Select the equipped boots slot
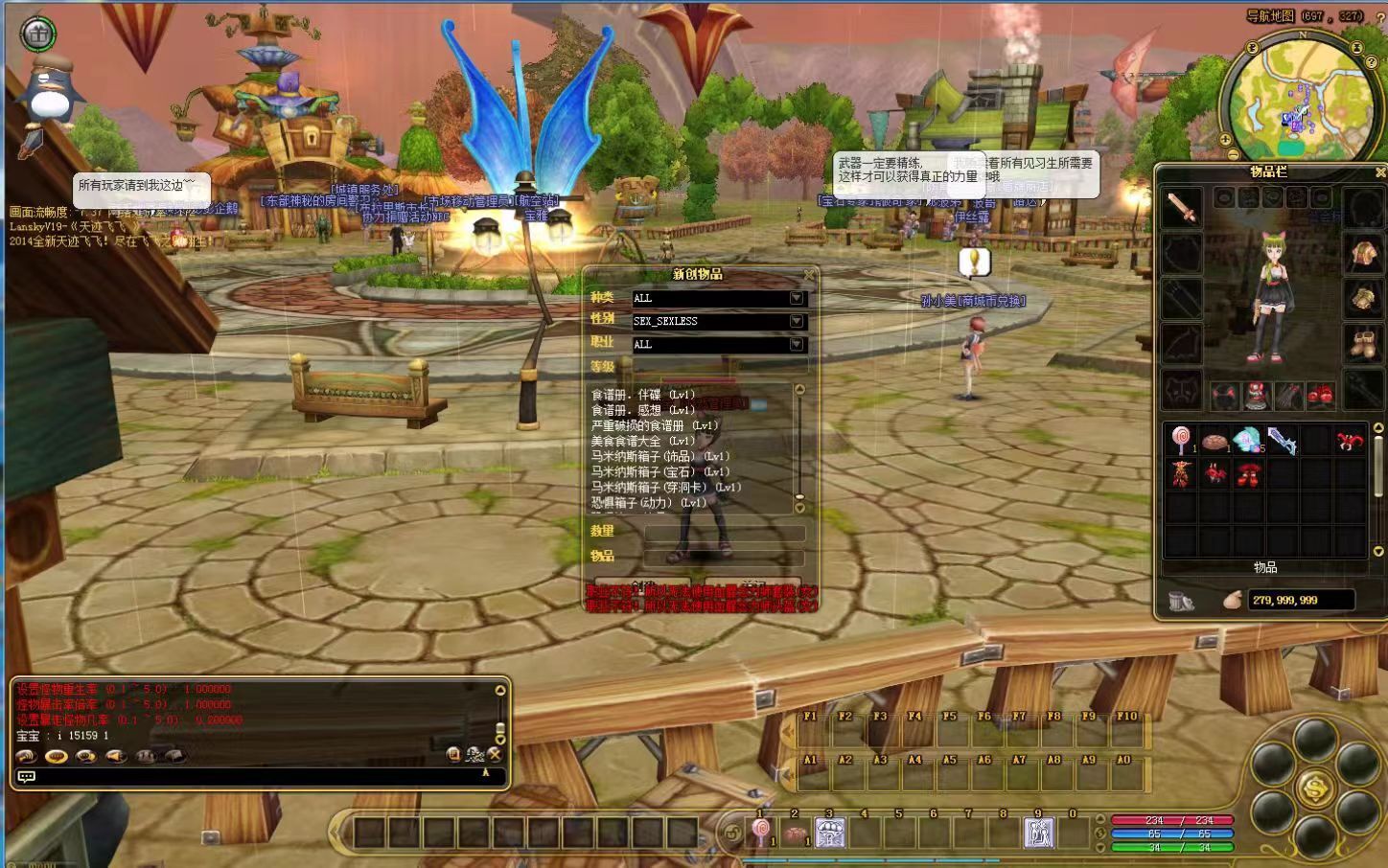The height and width of the screenshot is (868, 1388). [1363, 344]
